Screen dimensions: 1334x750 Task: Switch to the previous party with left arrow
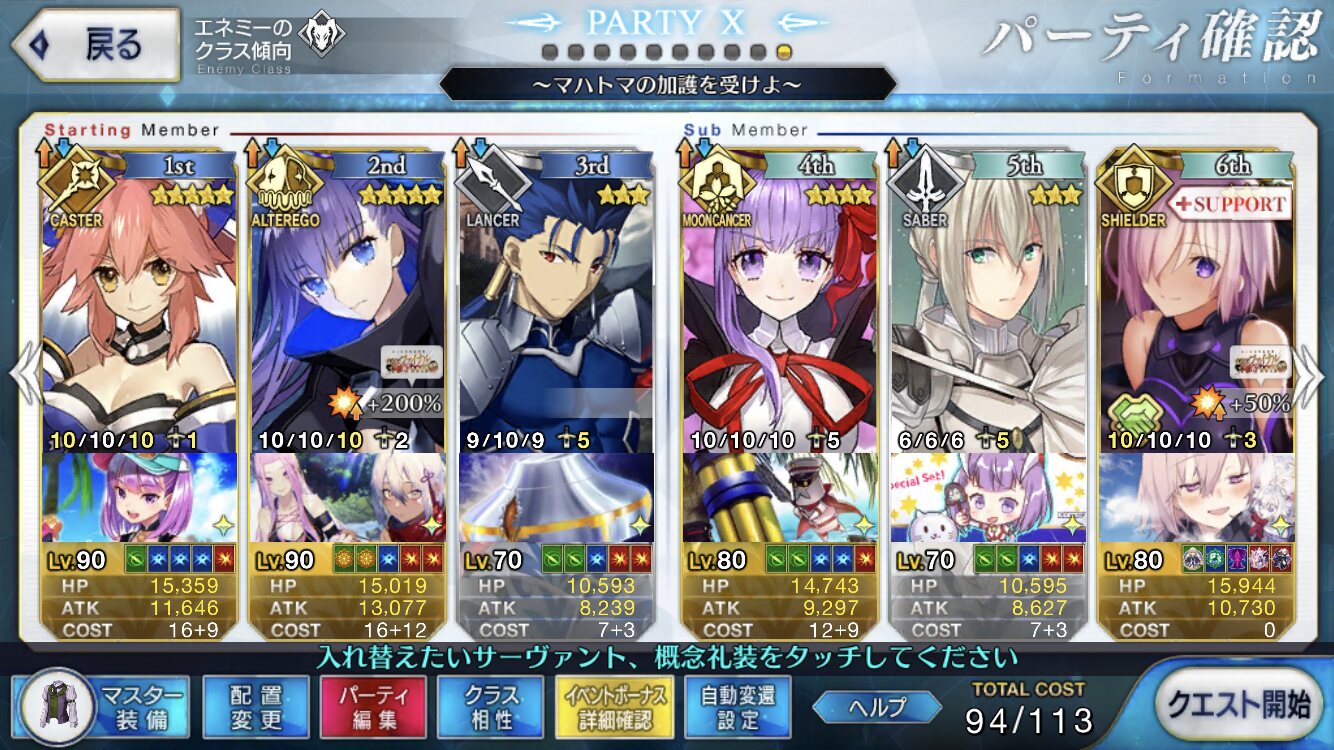tap(23, 373)
